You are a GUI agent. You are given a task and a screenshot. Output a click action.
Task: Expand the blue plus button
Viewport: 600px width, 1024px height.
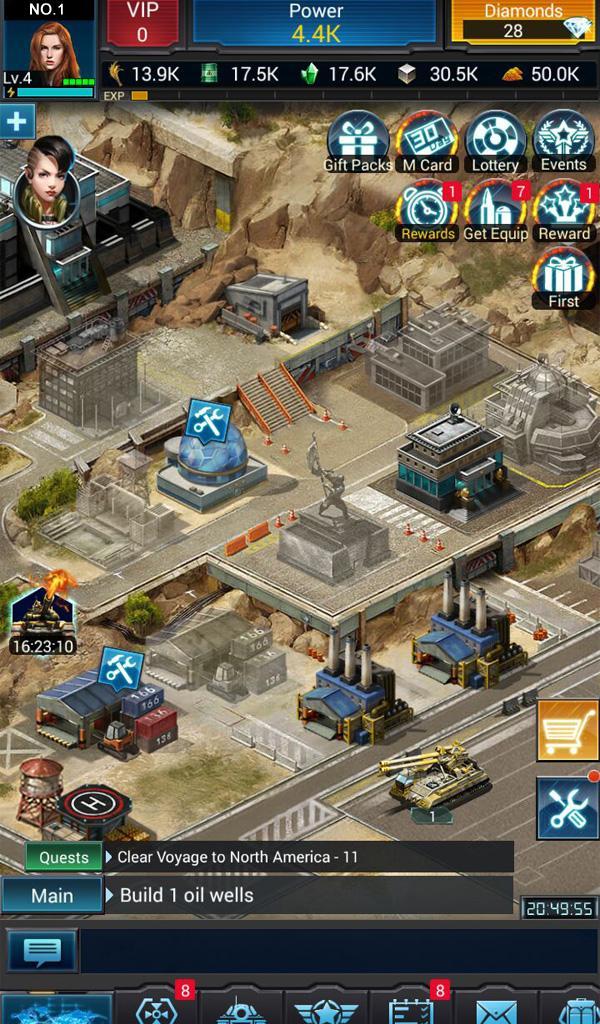[17, 123]
